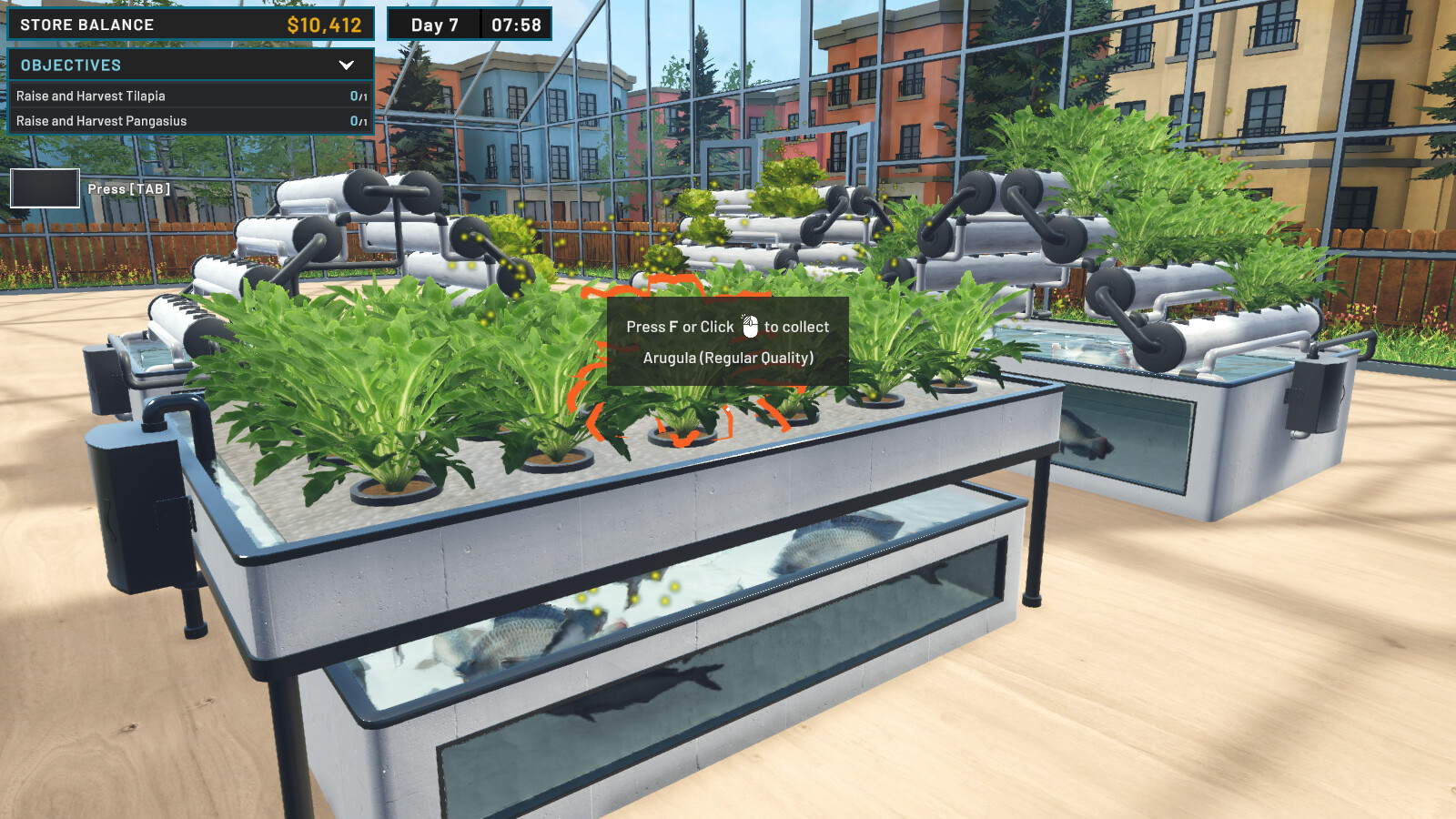Click the 07:58 clock display
The width and height of the screenshot is (1456, 819).
(x=517, y=25)
